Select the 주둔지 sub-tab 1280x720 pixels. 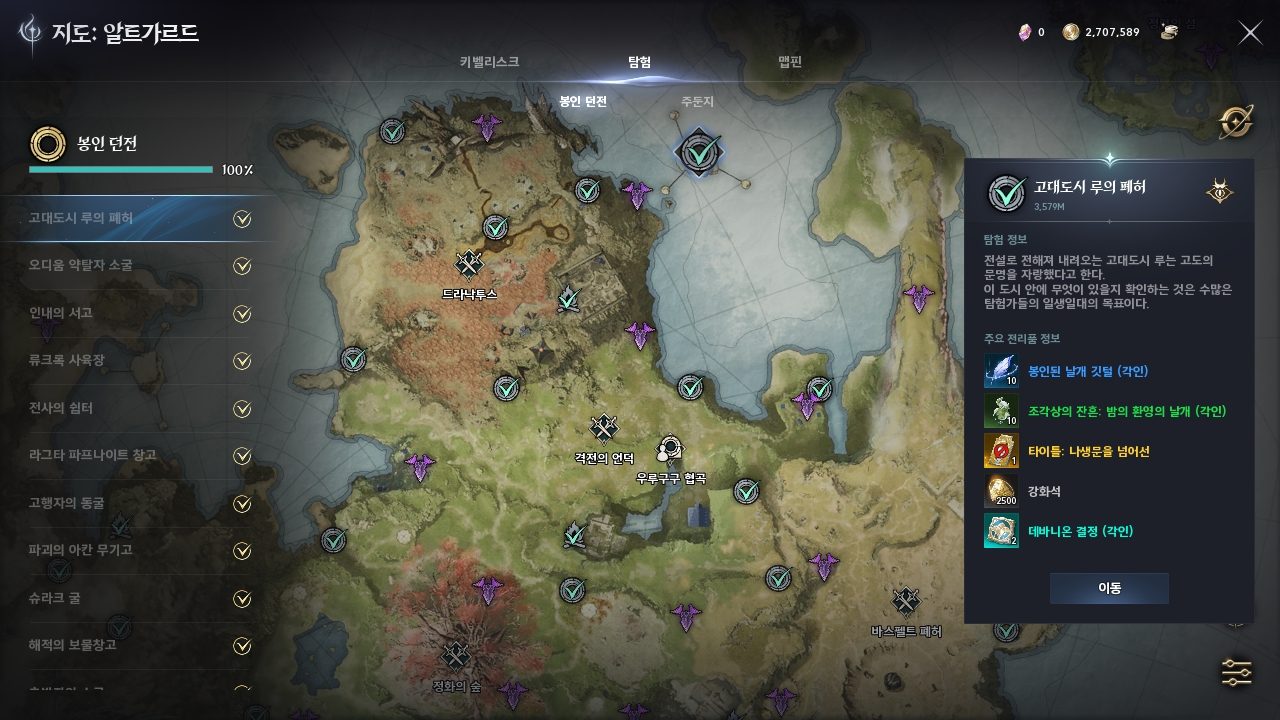coord(697,102)
